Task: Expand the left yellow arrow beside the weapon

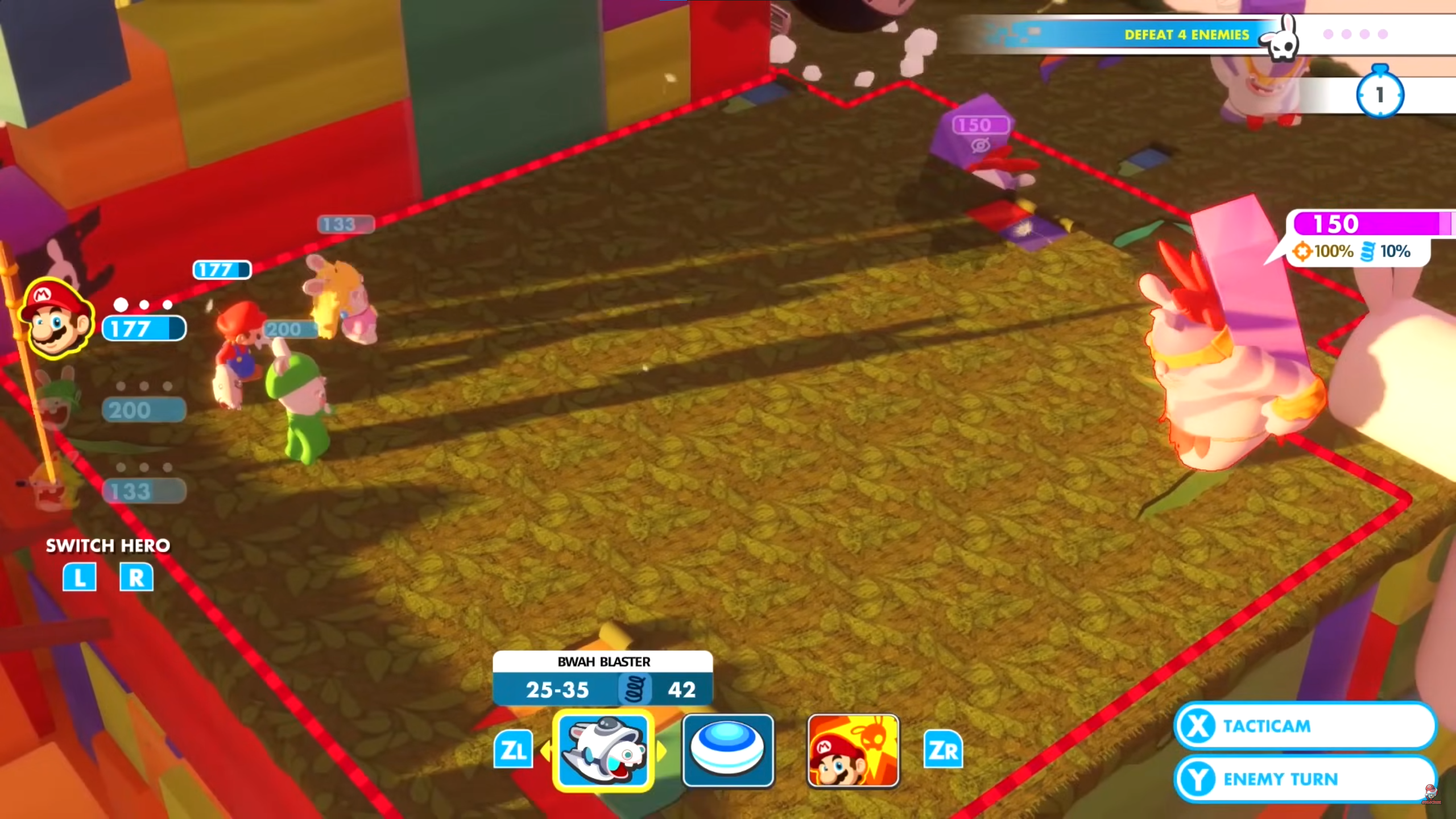Action: [x=545, y=751]
